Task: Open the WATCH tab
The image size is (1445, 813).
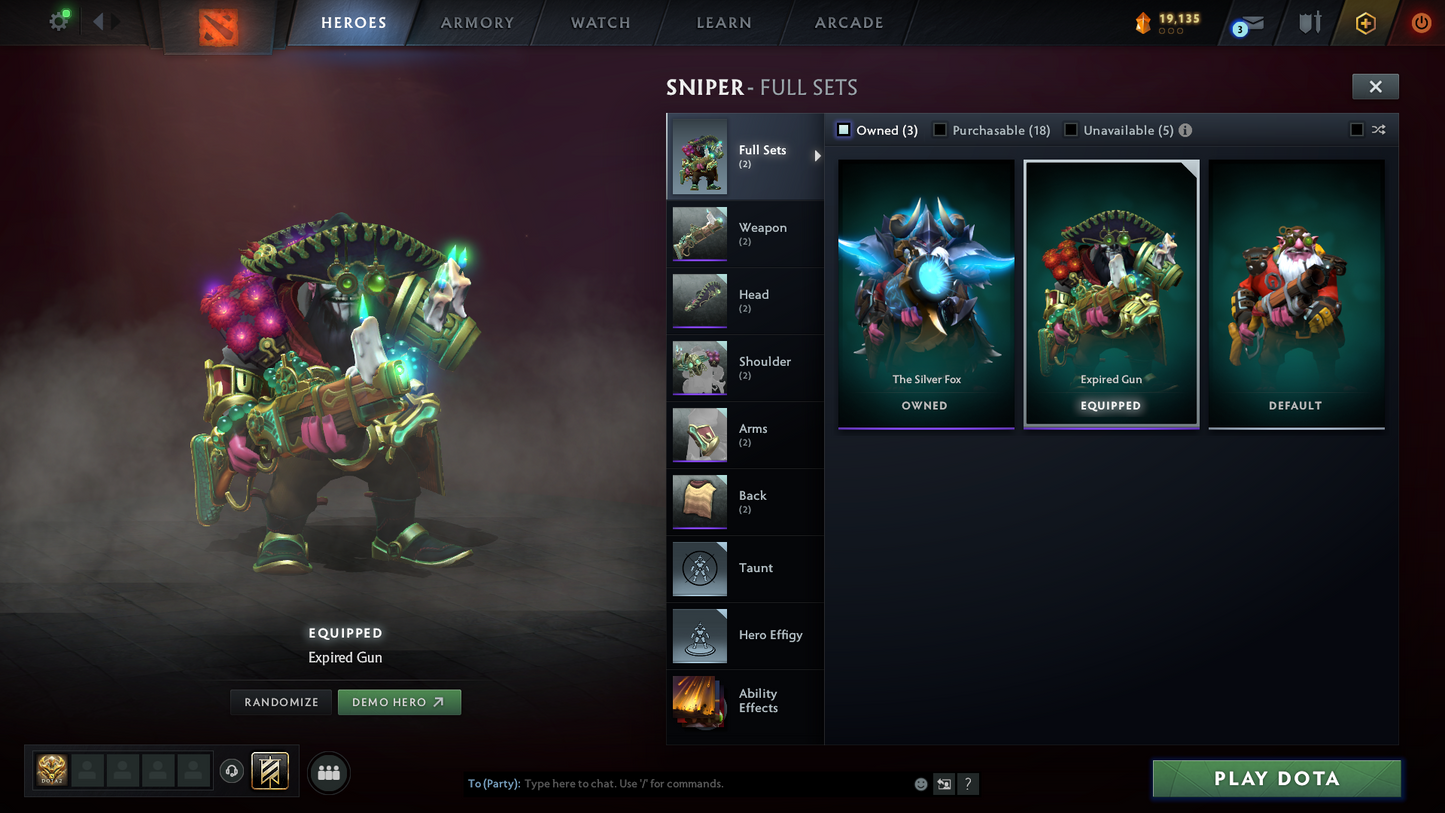Action: pyautogui.click(x=600, y=22)
